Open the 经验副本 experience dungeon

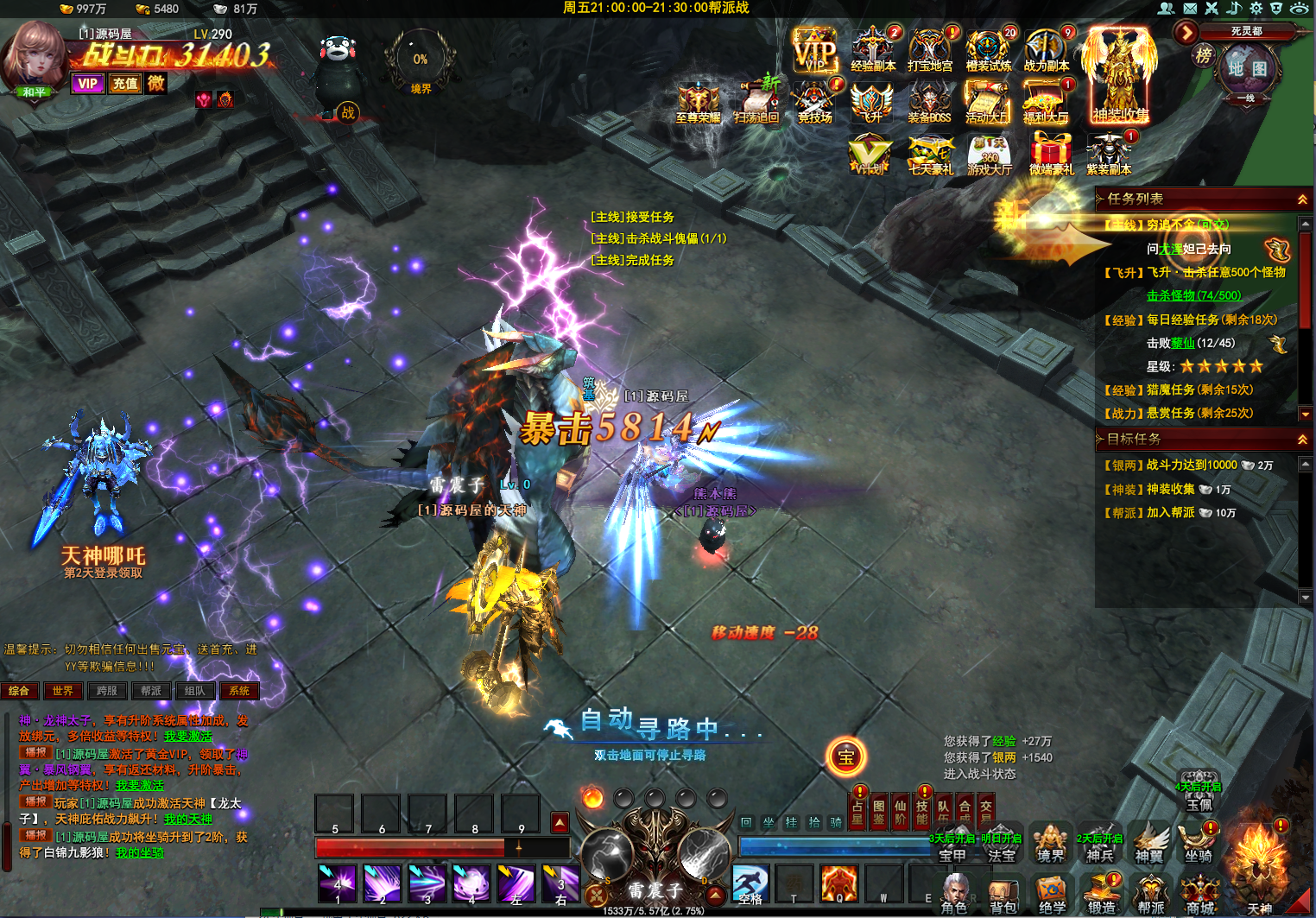873,50
